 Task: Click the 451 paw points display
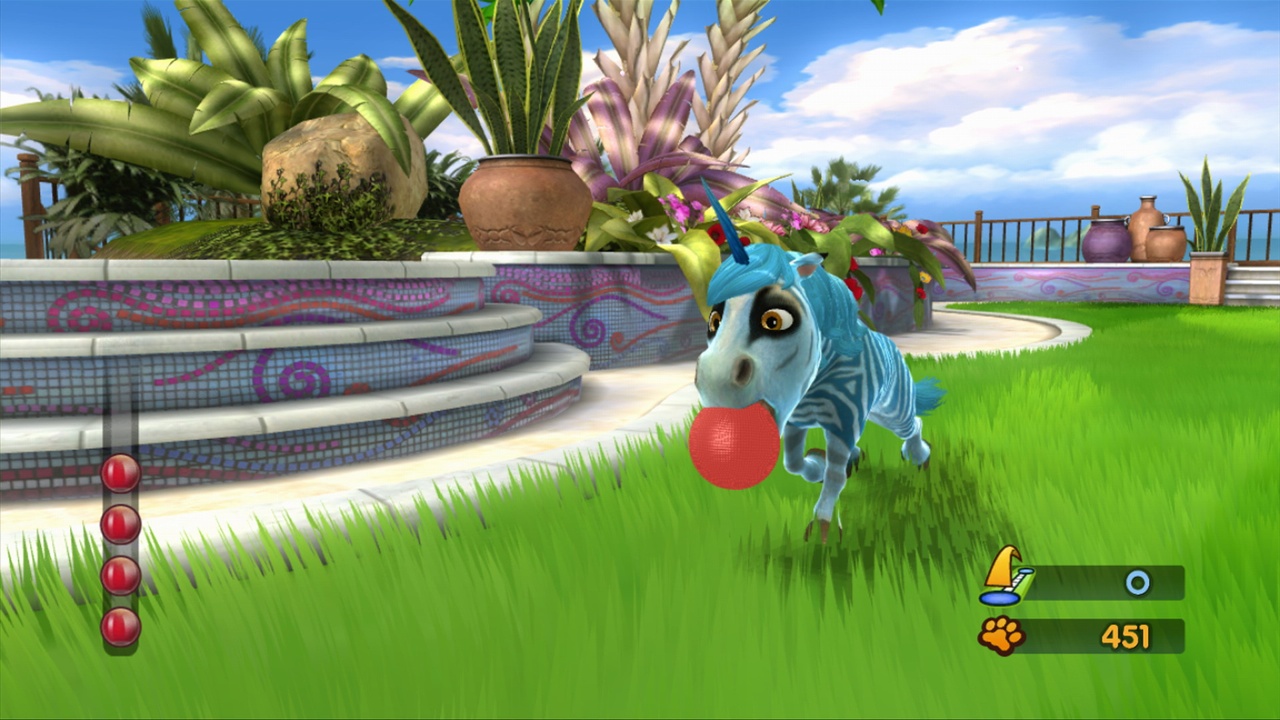[1127, 634]
